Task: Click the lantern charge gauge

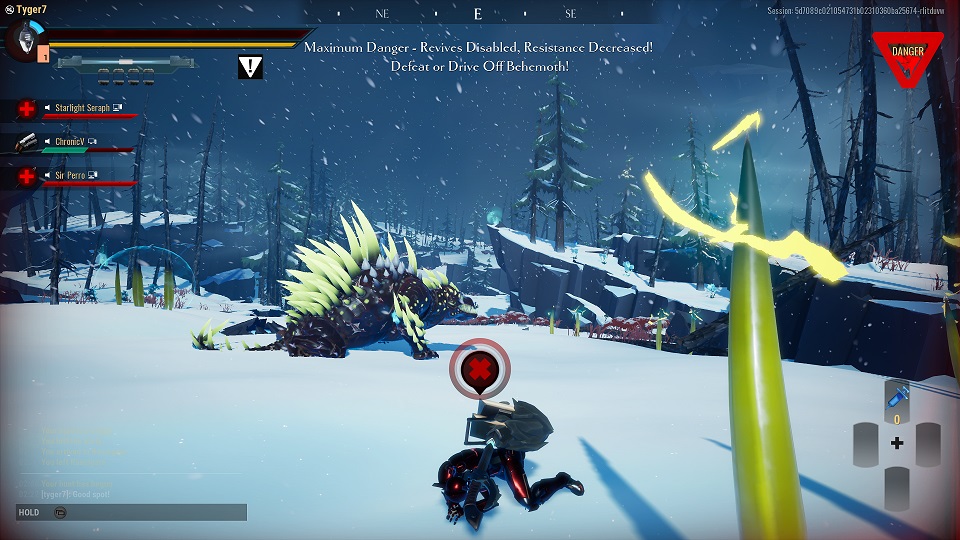Action: pyautogui.click(x=124, y=63)
